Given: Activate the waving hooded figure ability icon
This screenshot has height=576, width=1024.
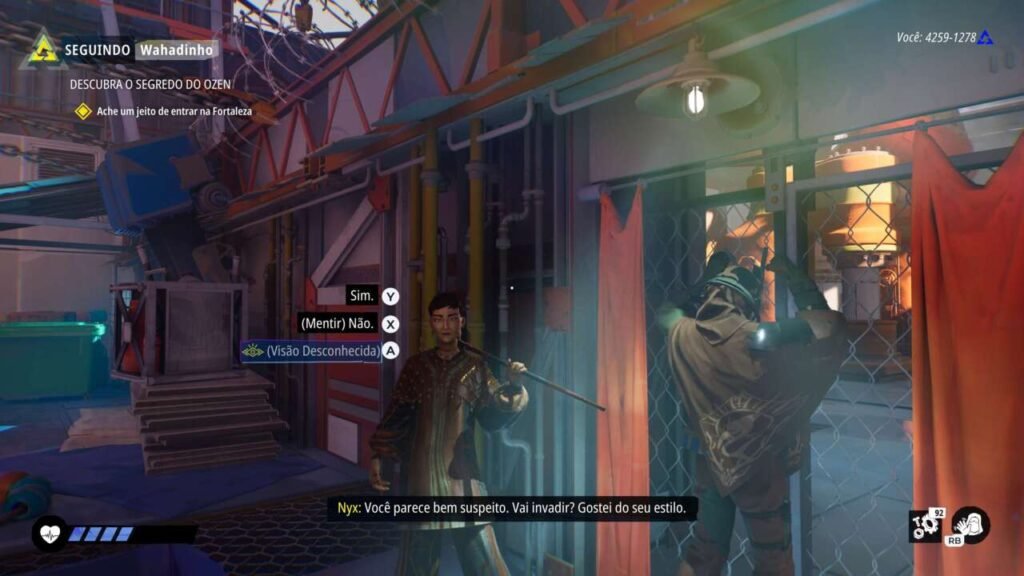Looking at the screenshot, I should [x=969, y=525].
